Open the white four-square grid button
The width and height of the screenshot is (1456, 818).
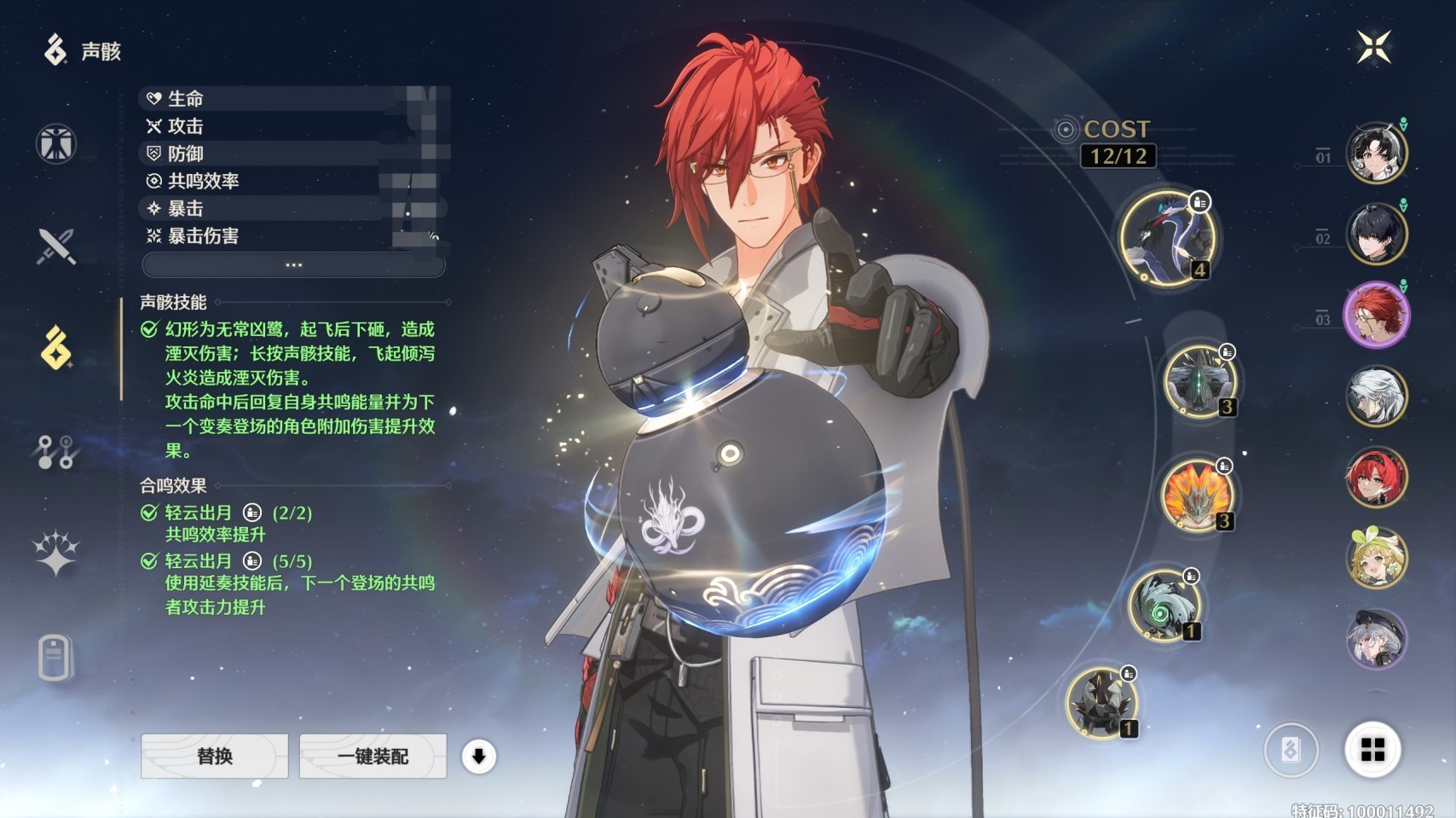point(1372,750)
